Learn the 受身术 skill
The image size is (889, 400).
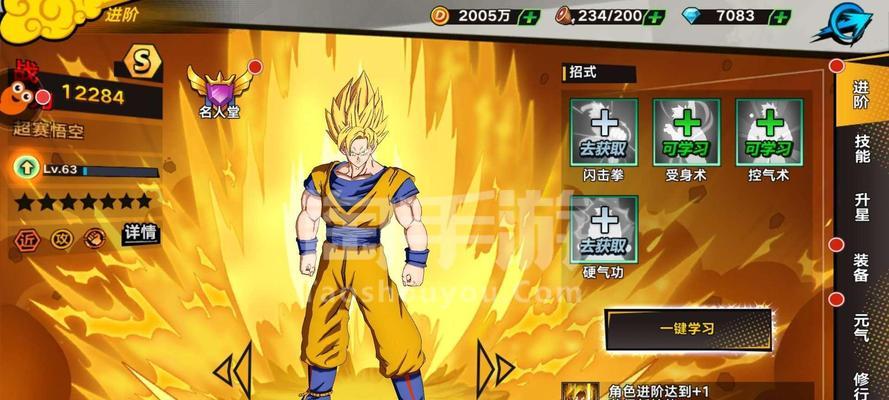(686, 133)
